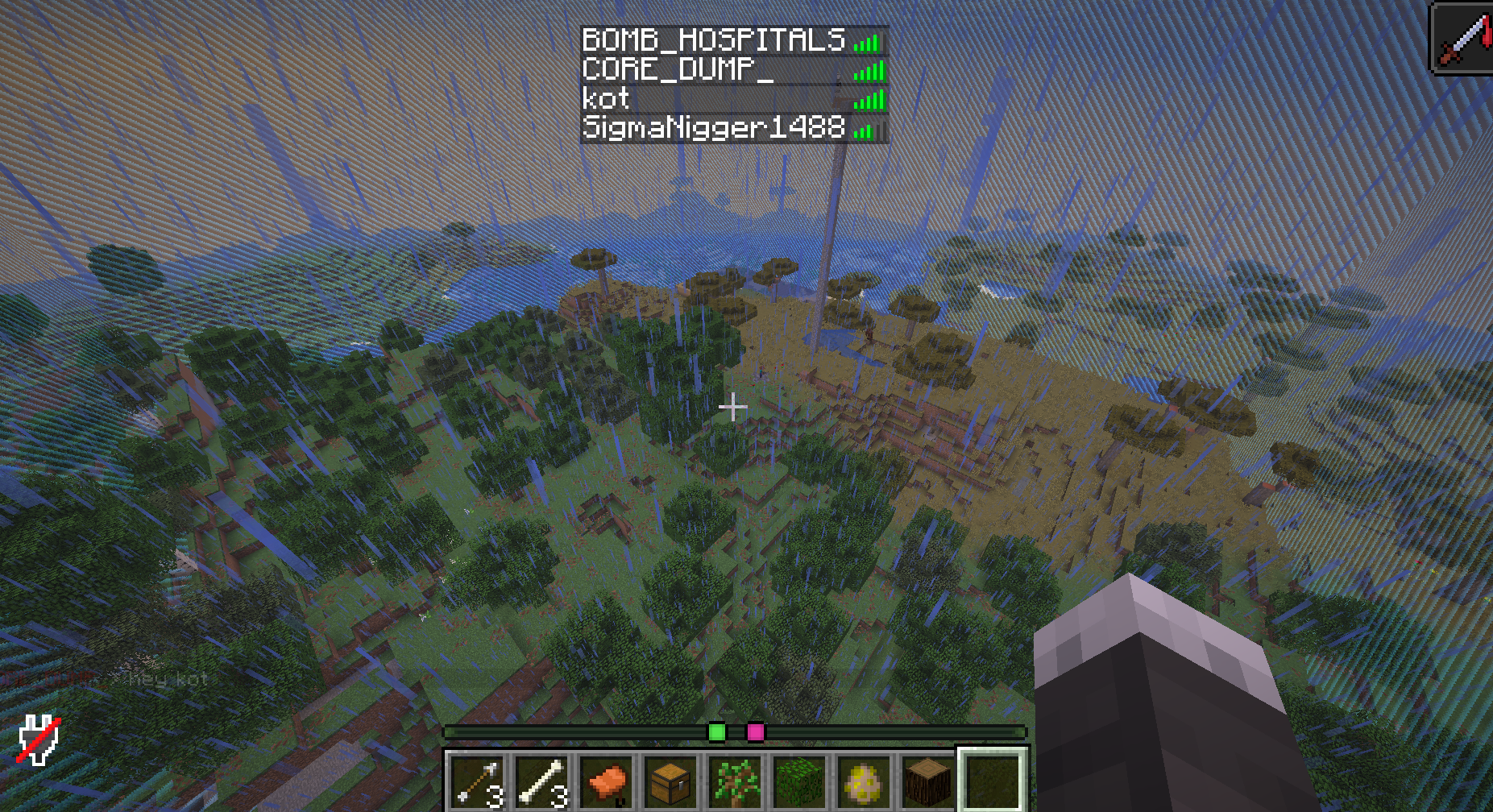Select the bone stack hotbar slot
The image size is (1493, 812).
[542, 781]
